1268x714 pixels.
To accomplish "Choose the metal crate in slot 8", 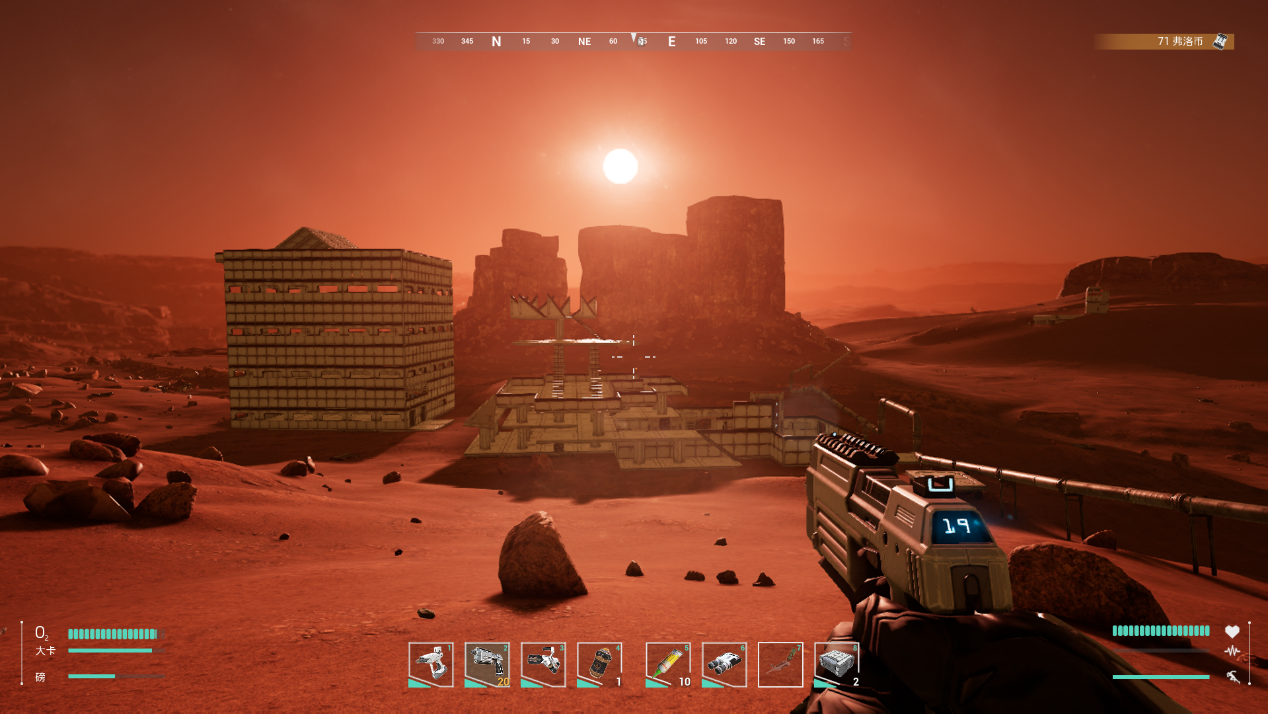I will pyautogui.click(x=836, y=664).
